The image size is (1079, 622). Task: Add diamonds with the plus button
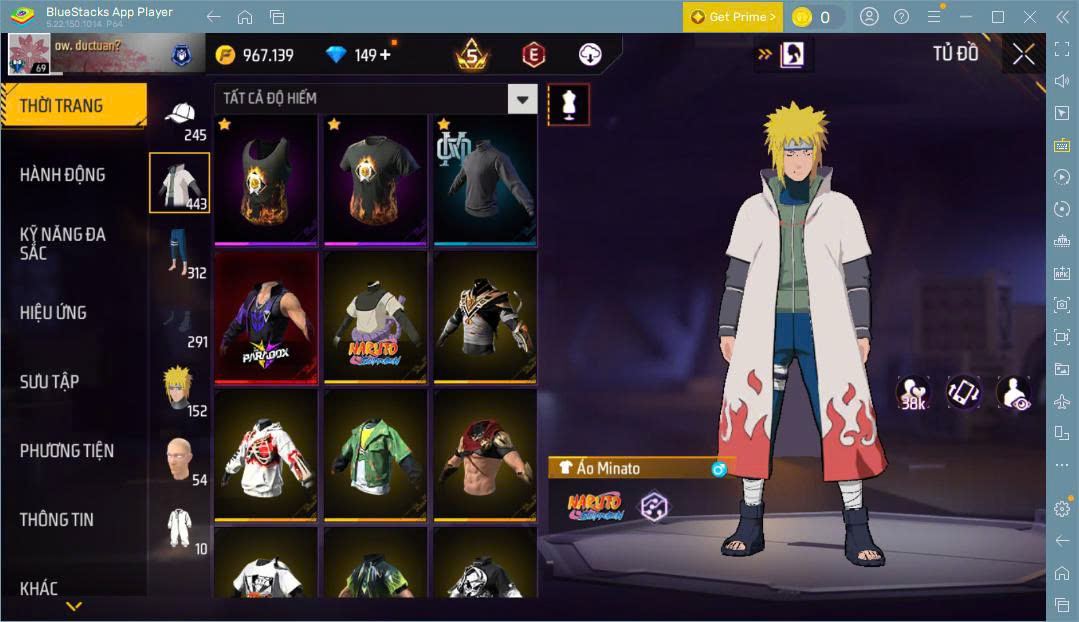[385, 55]
